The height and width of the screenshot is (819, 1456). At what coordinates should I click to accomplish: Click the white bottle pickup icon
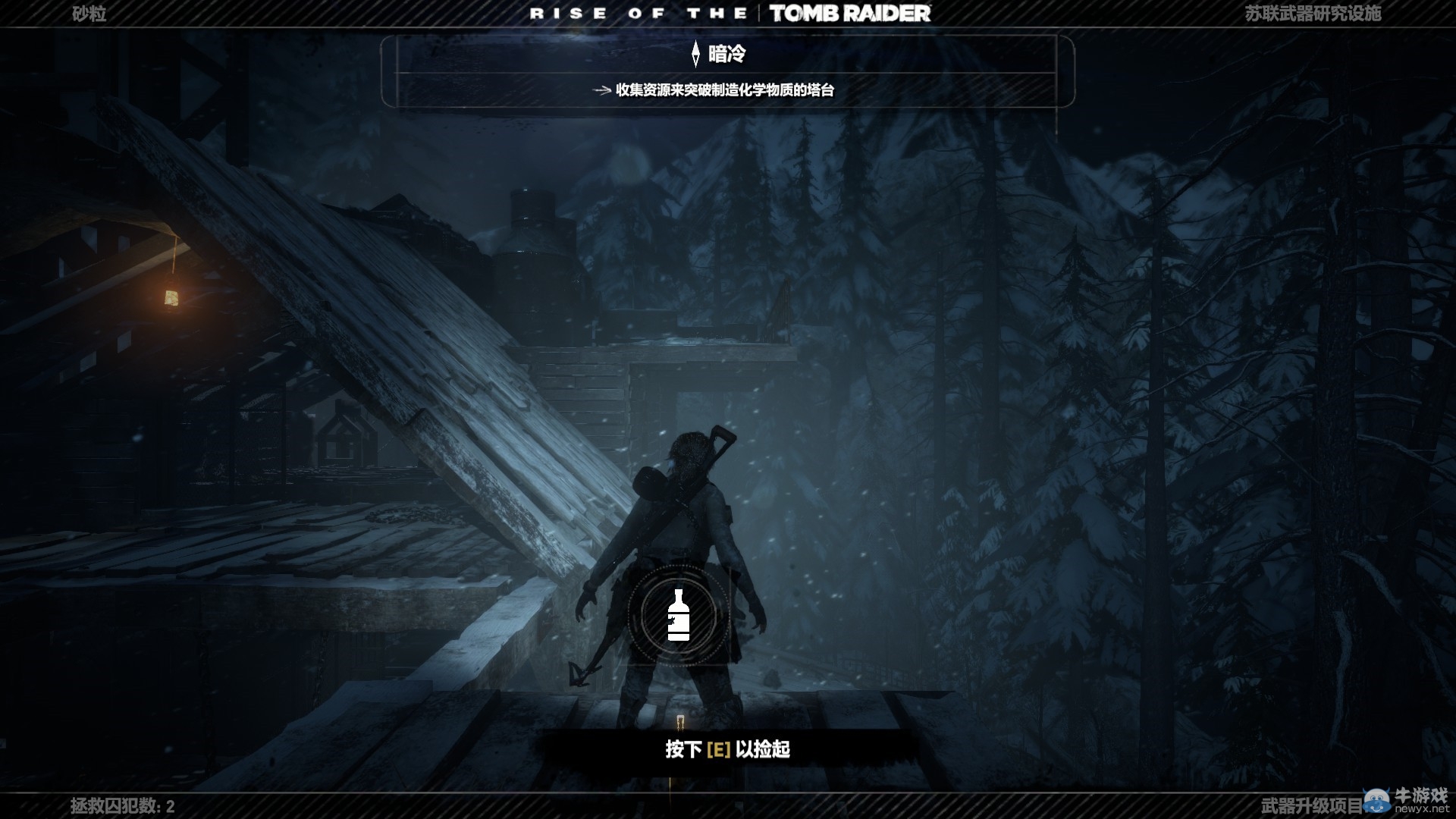[678, 615]
